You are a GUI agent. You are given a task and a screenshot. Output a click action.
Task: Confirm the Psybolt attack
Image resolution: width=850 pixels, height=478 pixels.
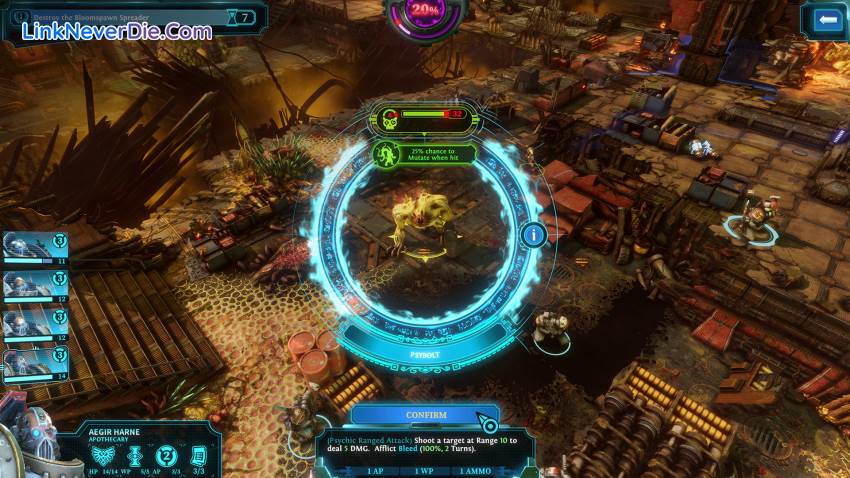pos(425,414)
